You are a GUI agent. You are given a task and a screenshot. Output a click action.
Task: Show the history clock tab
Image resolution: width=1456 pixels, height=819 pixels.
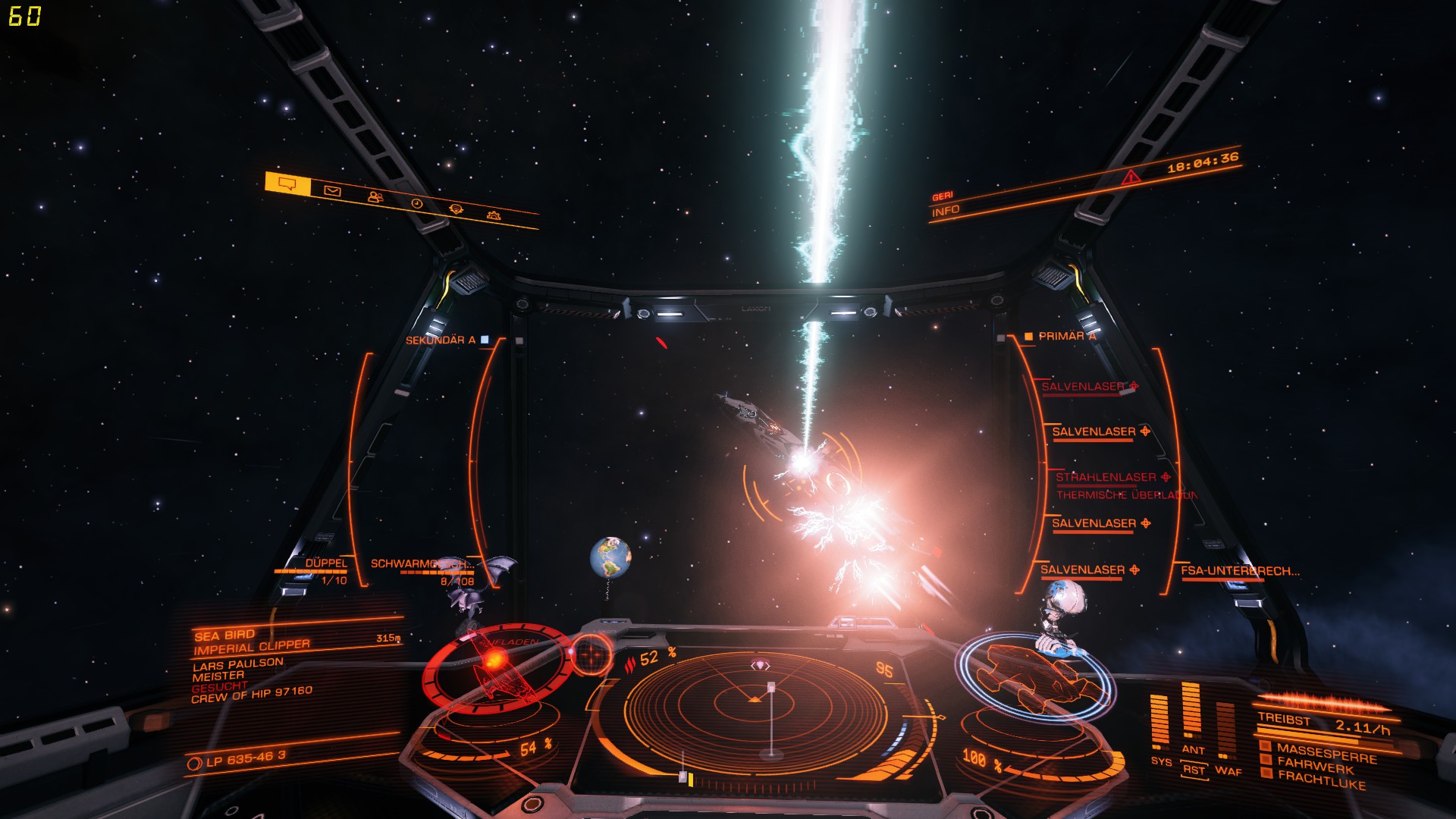tap(416, 203)
